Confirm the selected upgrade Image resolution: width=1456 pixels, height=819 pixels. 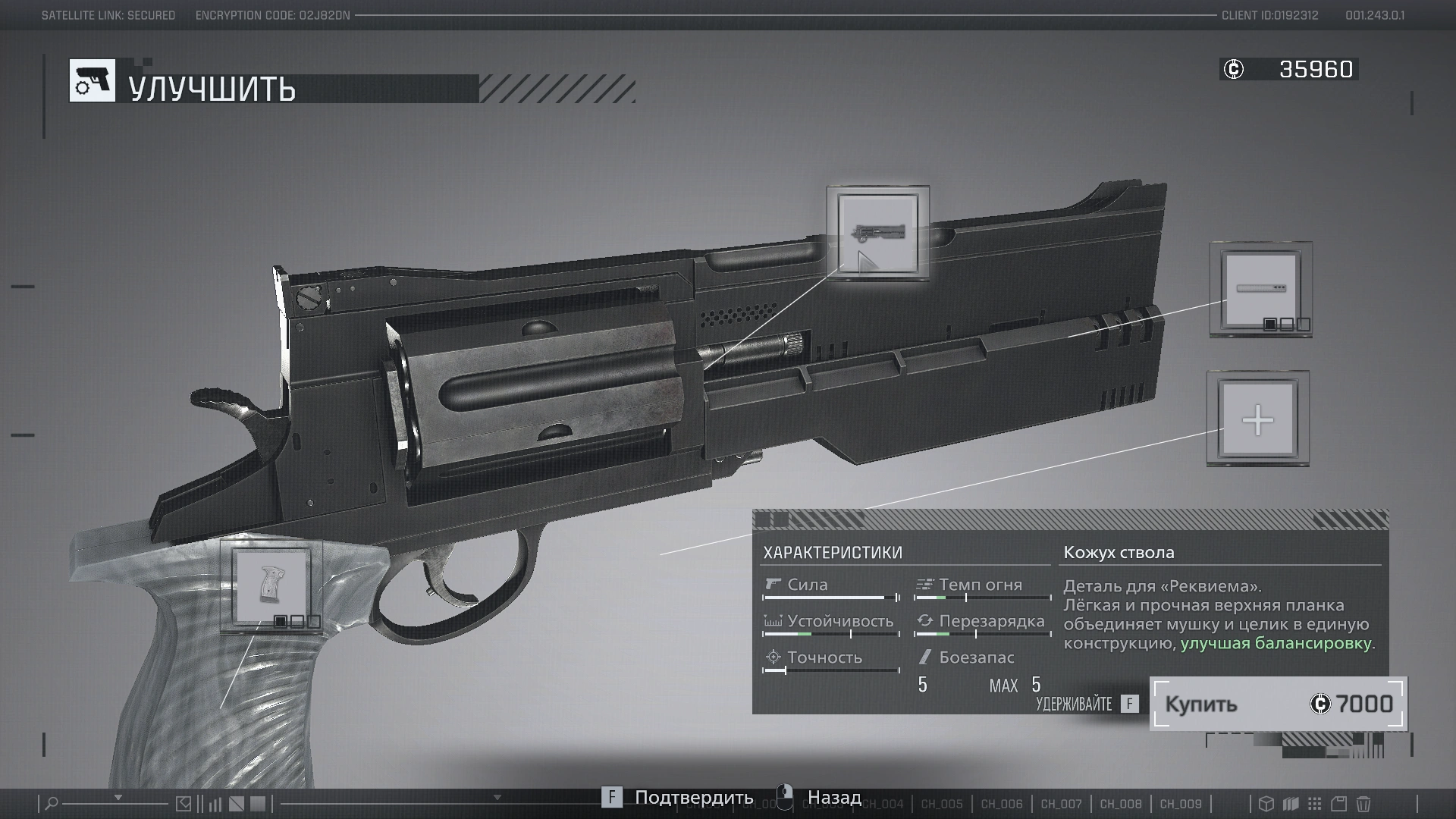(x=679, y=798)
